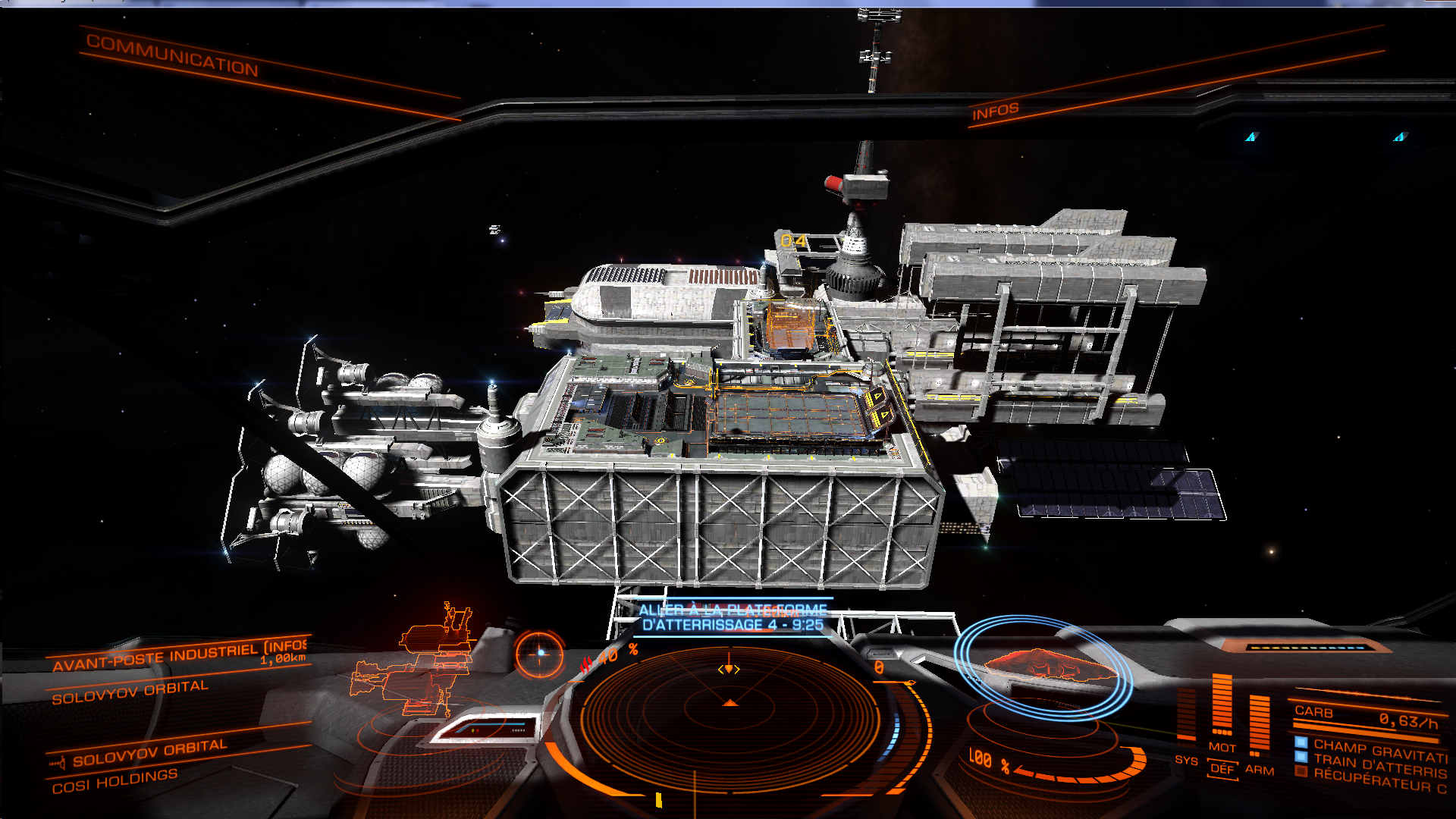Select the Solovyov Orbital target name
1456x819 pixels.
[x=130, y=692]
